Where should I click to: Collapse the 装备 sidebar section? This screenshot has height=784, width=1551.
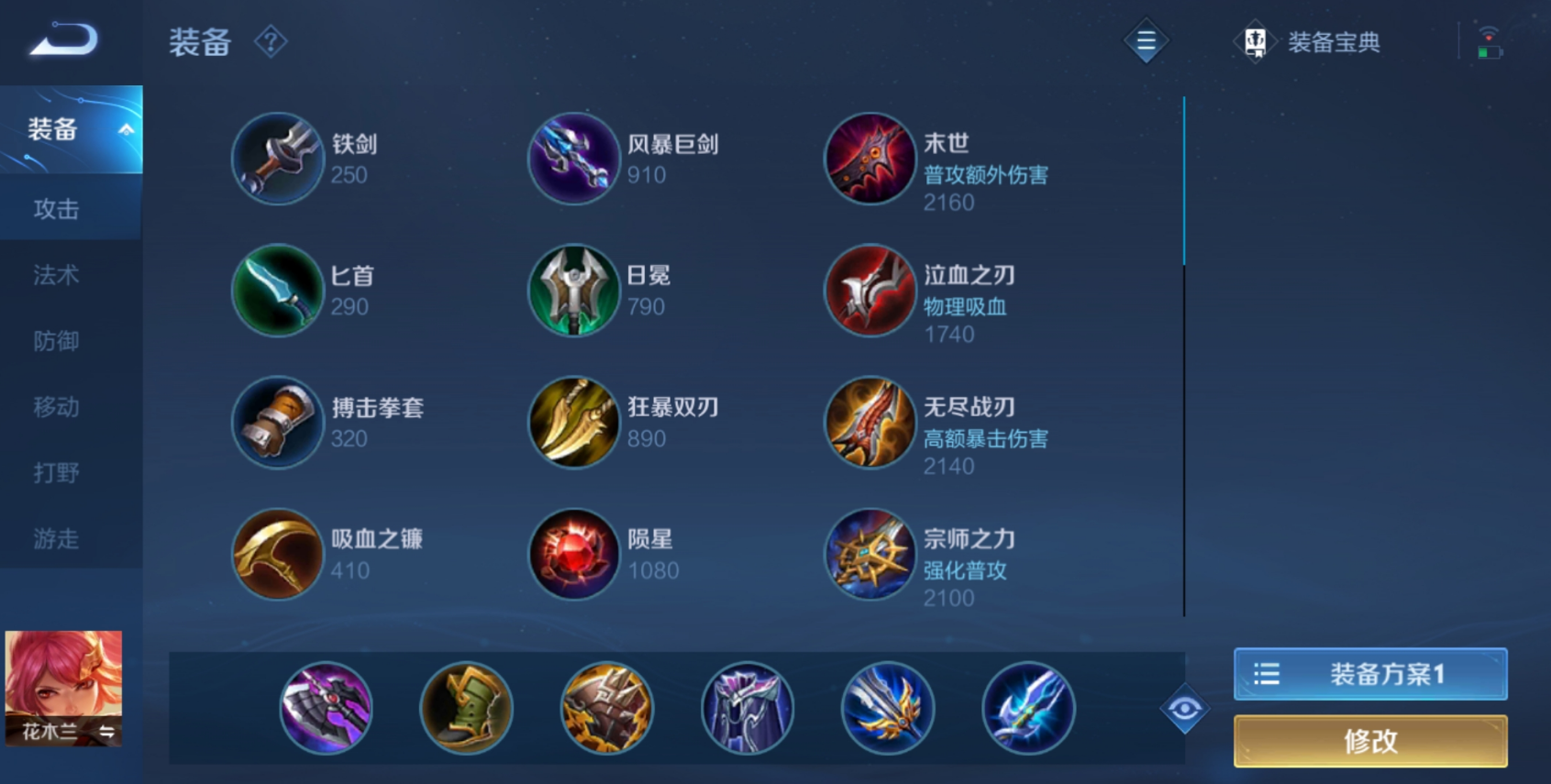coord(69,129)
